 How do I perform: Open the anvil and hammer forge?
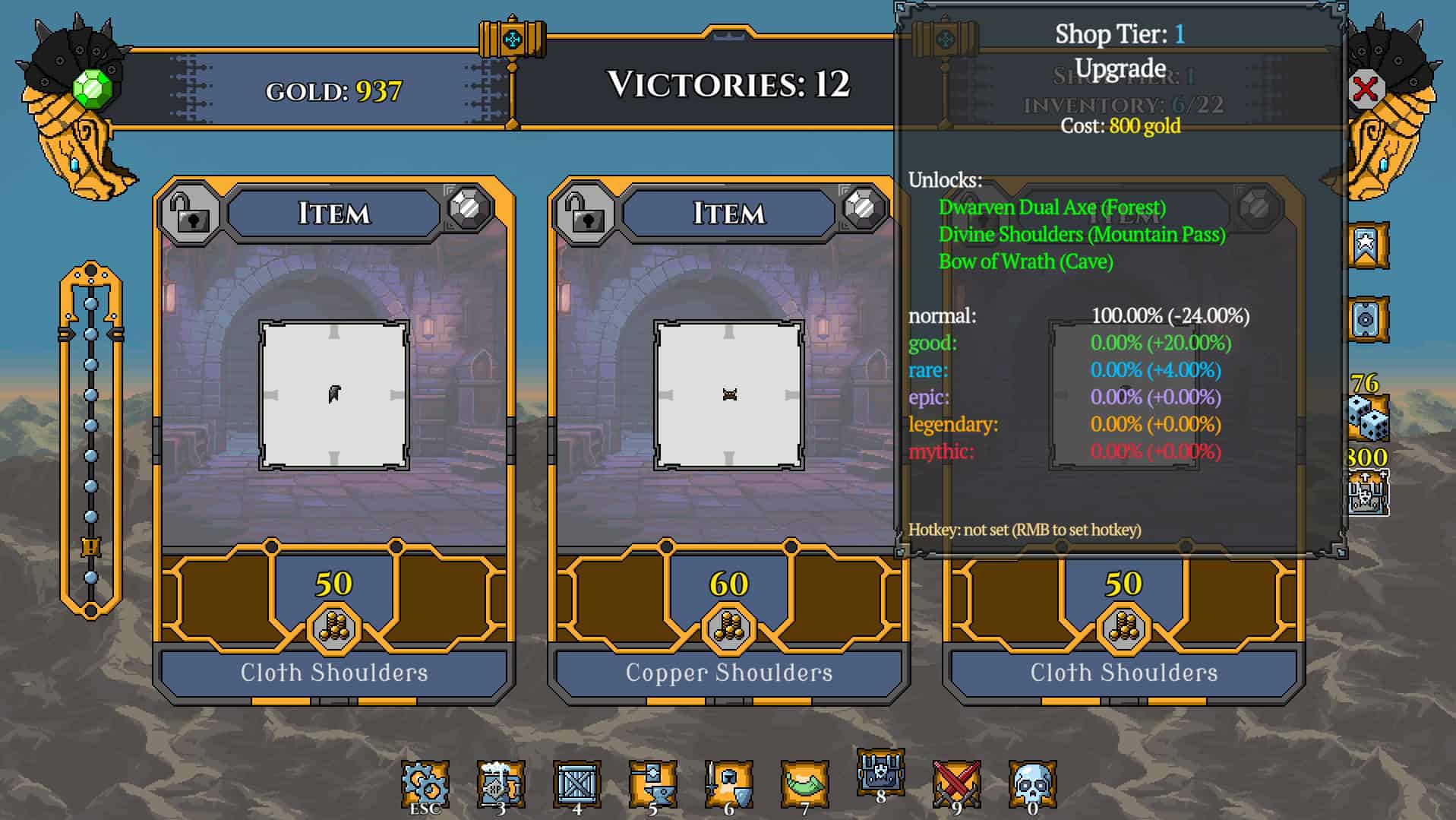pyautogui.click(x=652, y=783)
